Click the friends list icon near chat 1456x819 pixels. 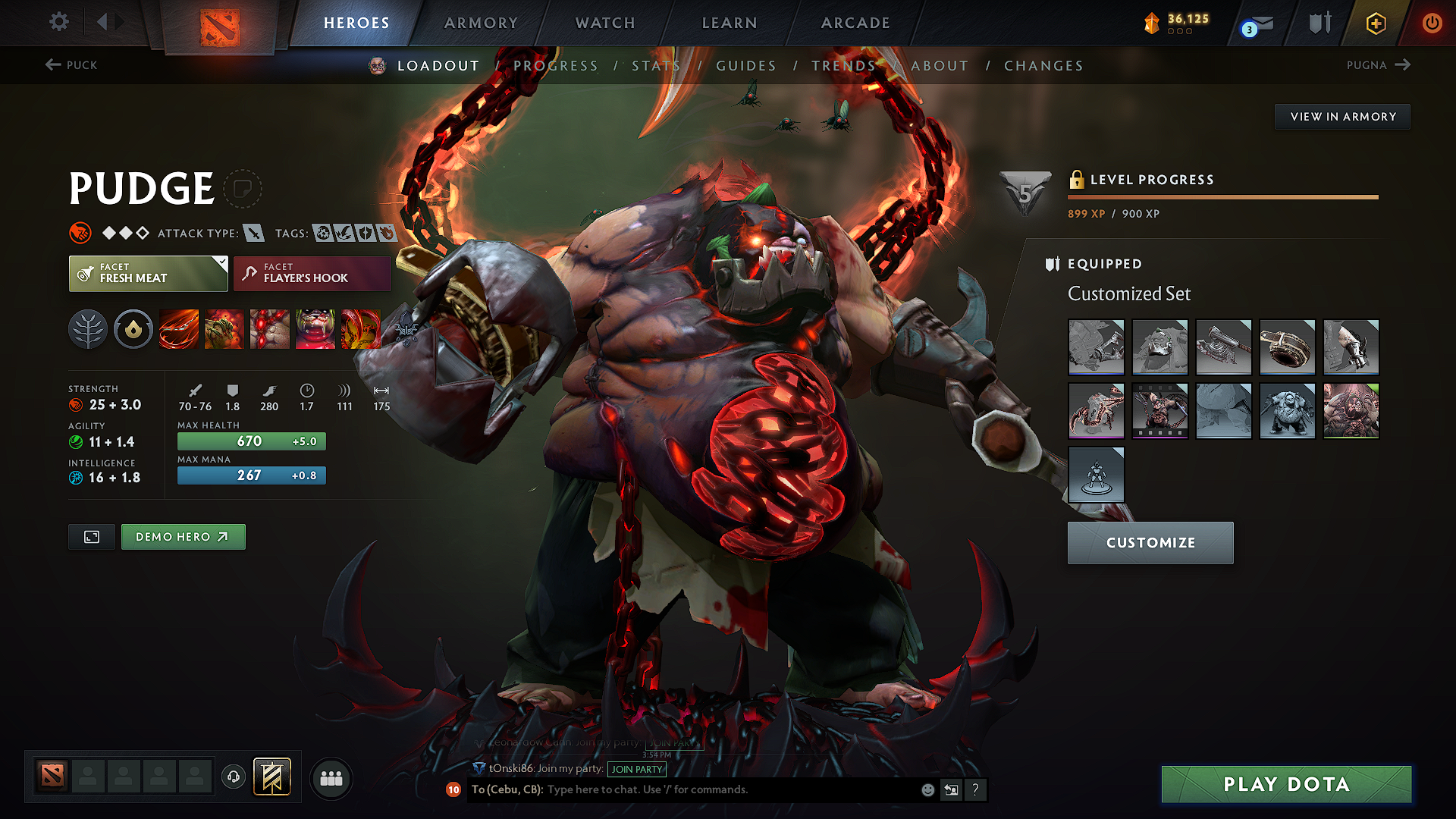(x=331, y=778)
